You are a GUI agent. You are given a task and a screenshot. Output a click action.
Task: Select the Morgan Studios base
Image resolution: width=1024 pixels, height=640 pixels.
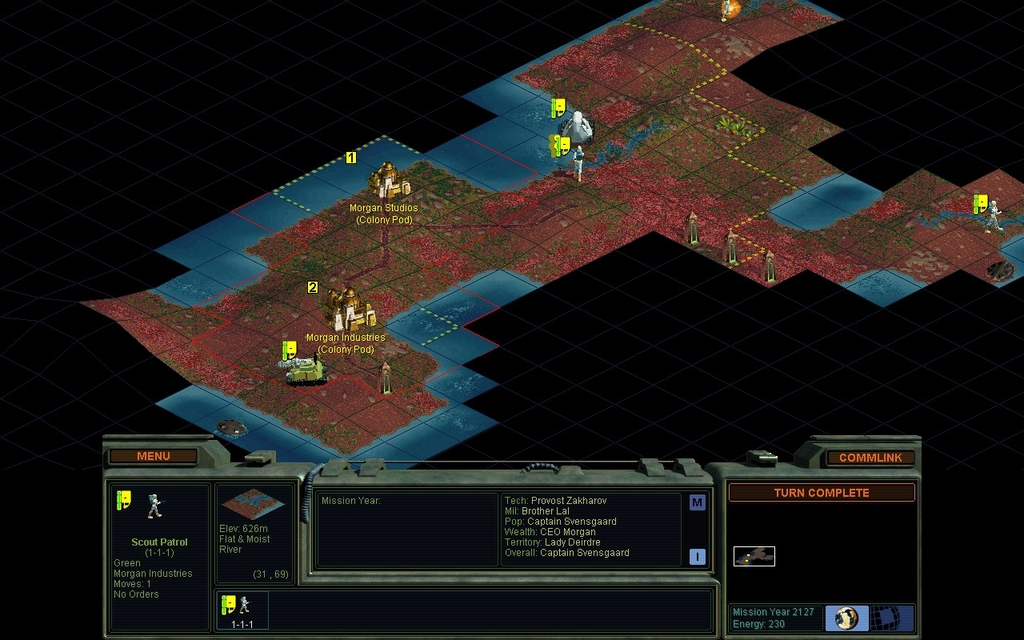coord(388,182)
